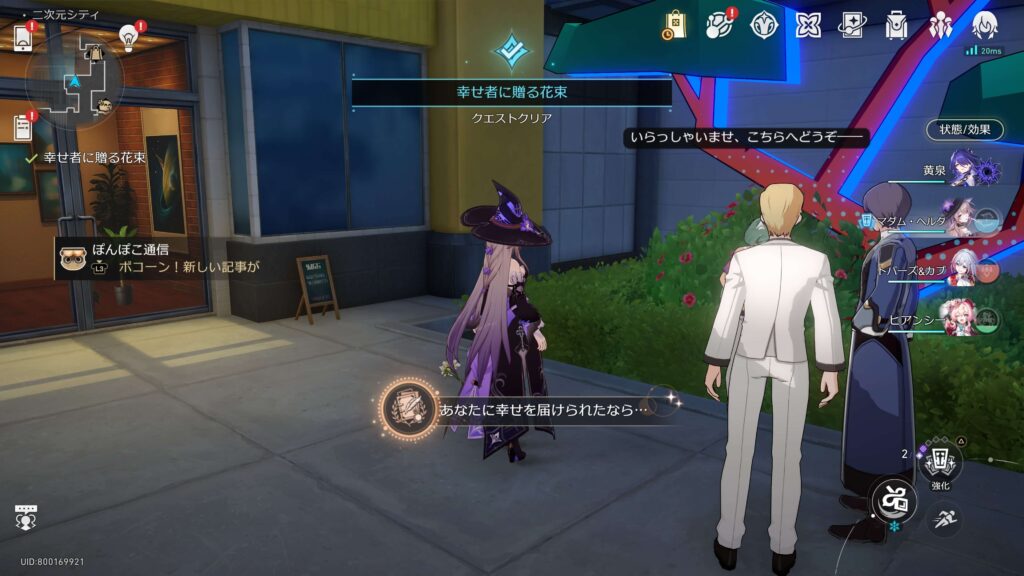Viewport: 1024px width, 576px height.
Task: Select the 幸せ者に贈る花束 quest tracker
Action: point(94,158)
